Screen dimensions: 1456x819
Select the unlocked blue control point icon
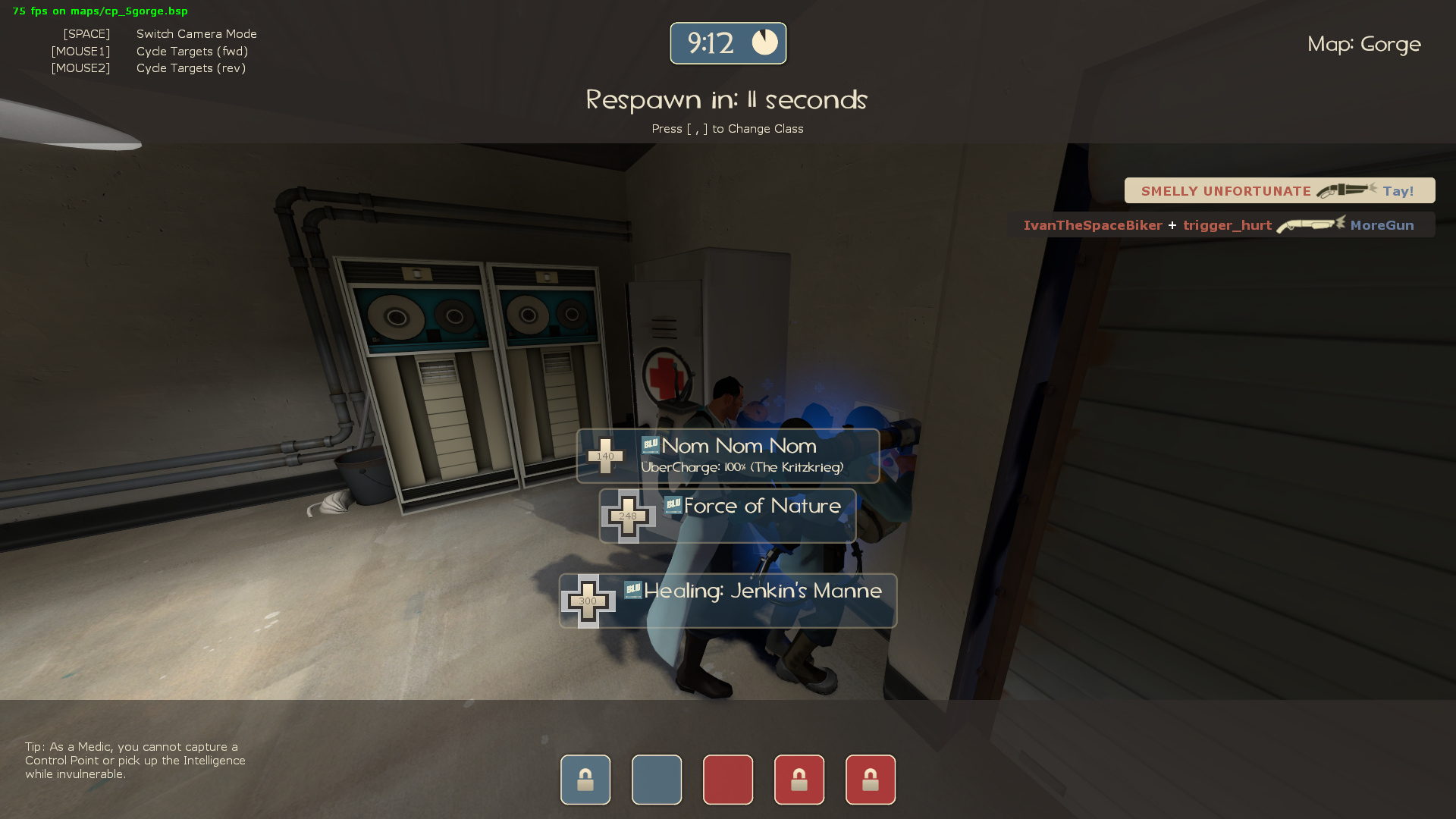(655, 779)
